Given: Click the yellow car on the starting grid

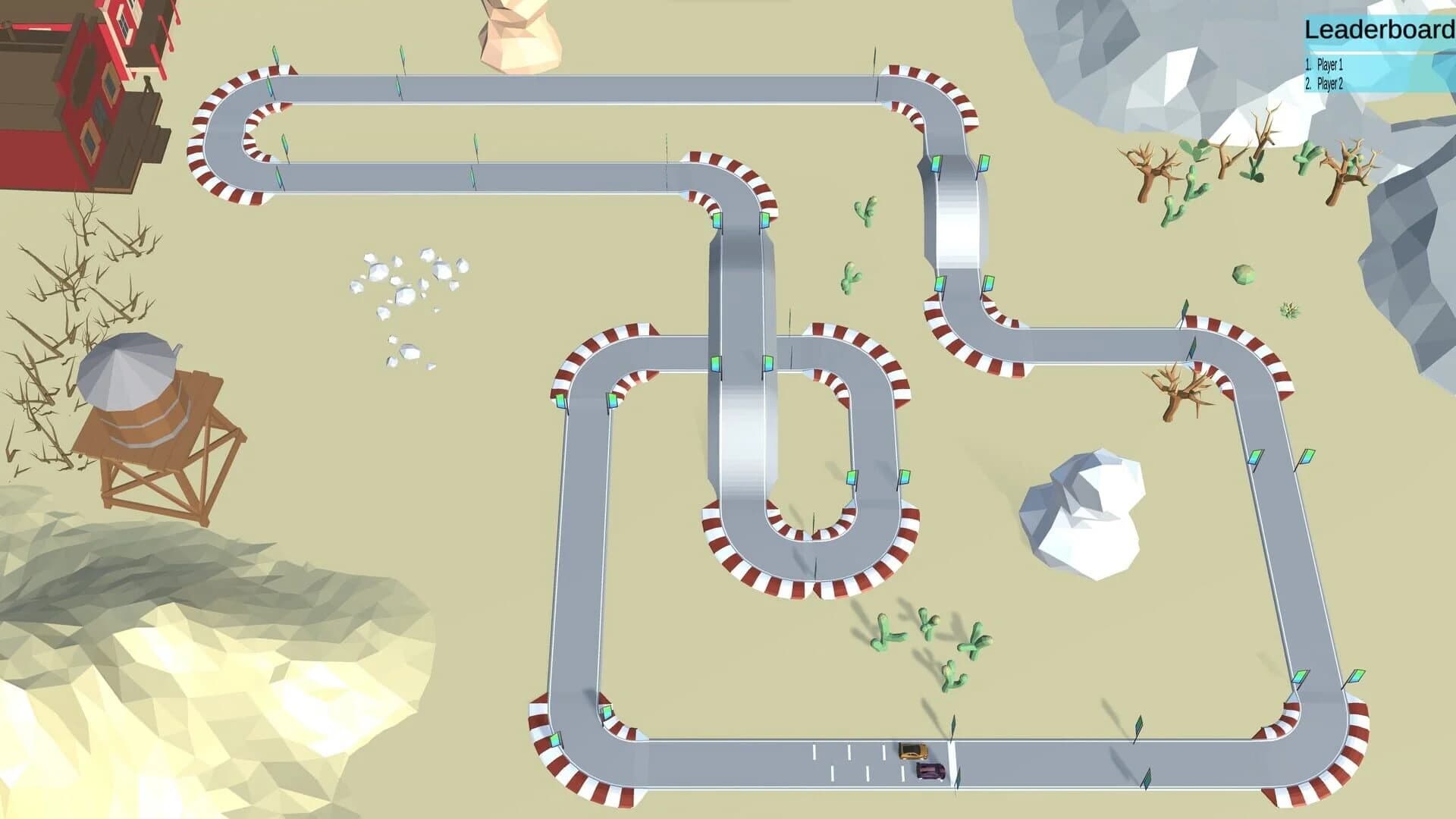Looking at the screenshot, I should [x=912, y=751].
